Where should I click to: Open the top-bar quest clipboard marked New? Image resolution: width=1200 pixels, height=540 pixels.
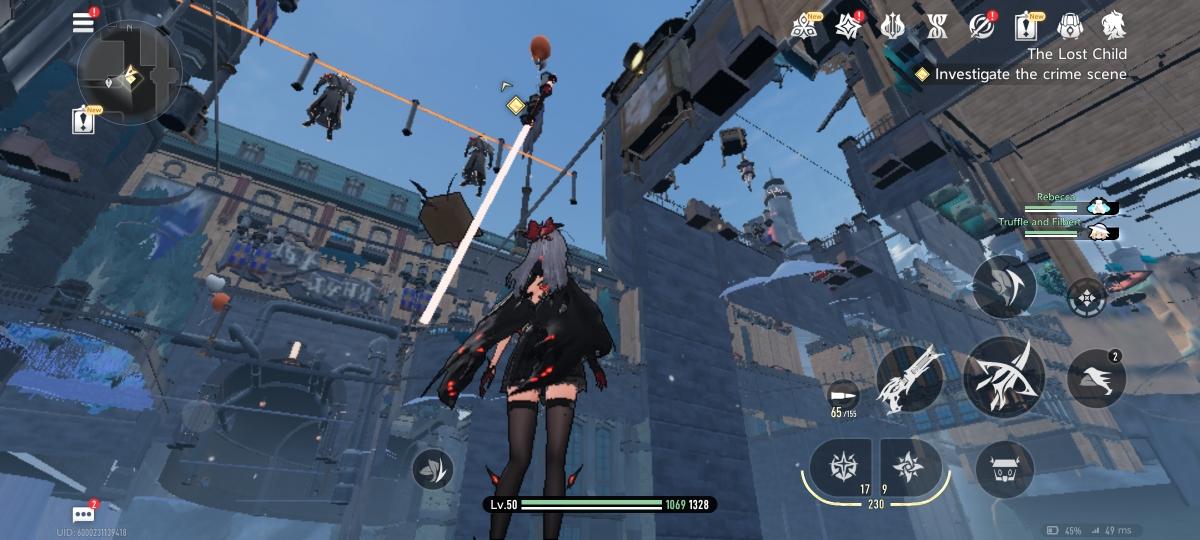(1027, 26)
